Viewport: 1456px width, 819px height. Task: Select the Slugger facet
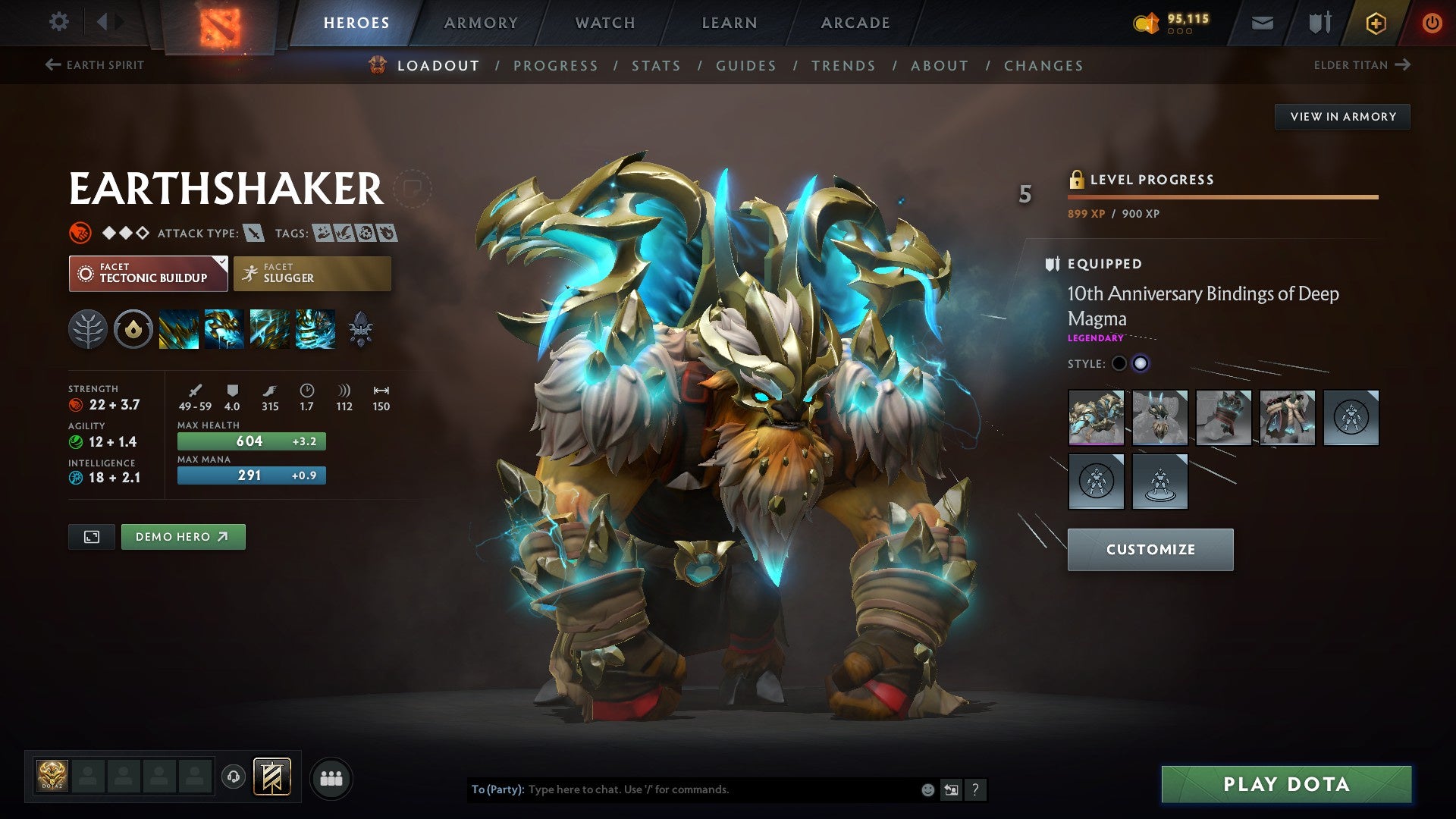312,273
